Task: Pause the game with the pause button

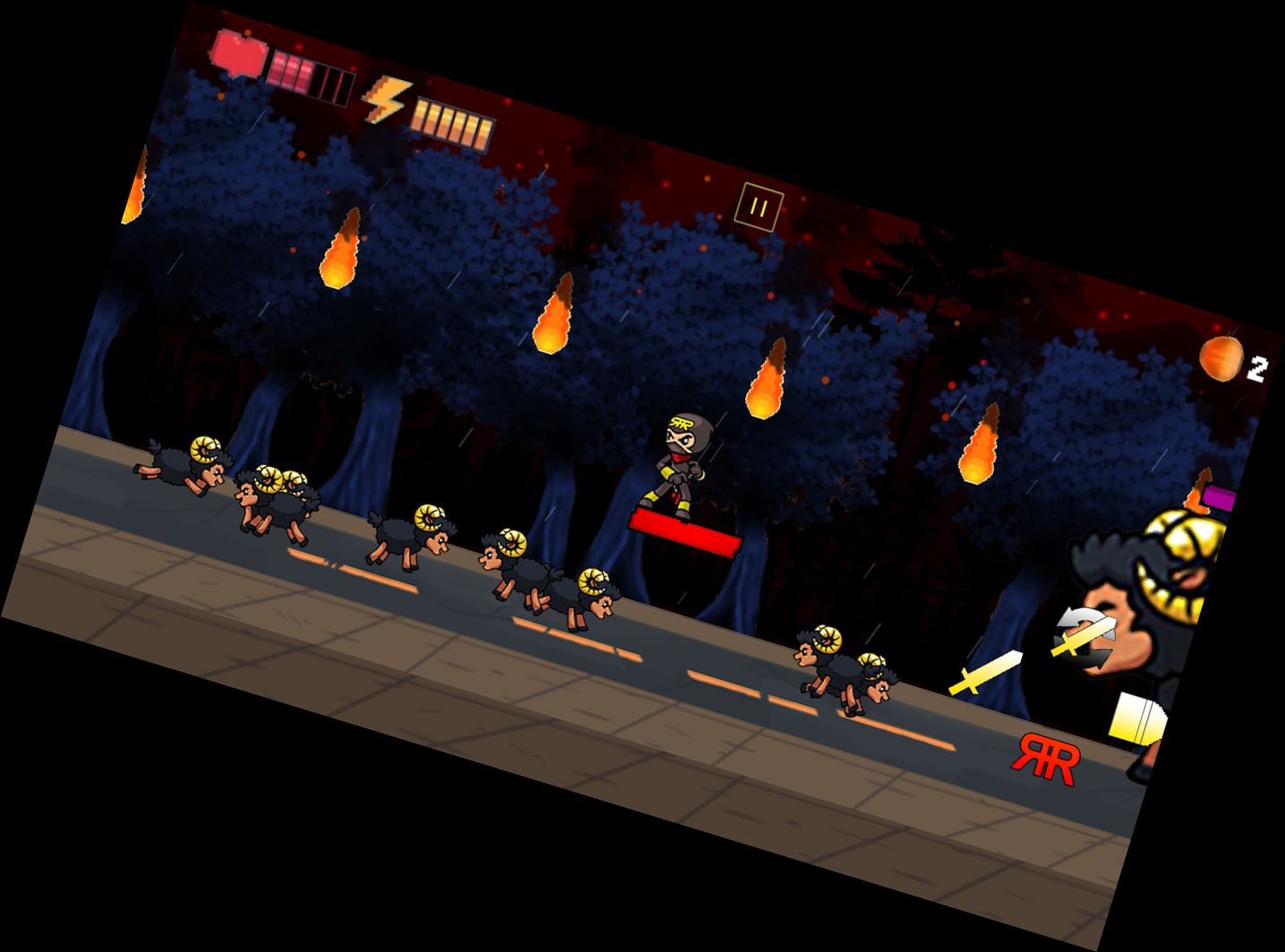Action: point(758,209)
